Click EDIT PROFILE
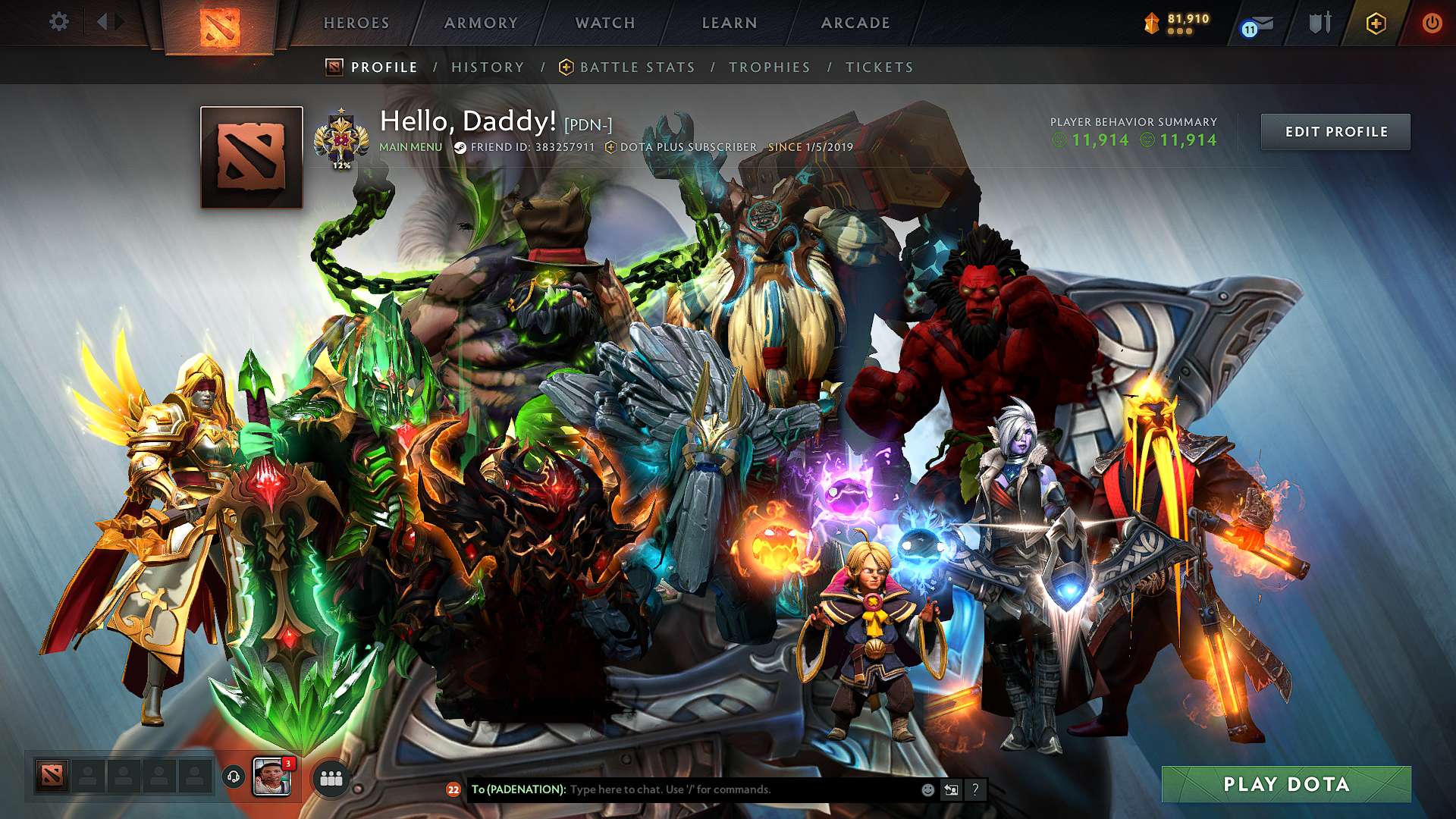The image size is (1456, 819). pyautogui.click(x=1335, y=131)
